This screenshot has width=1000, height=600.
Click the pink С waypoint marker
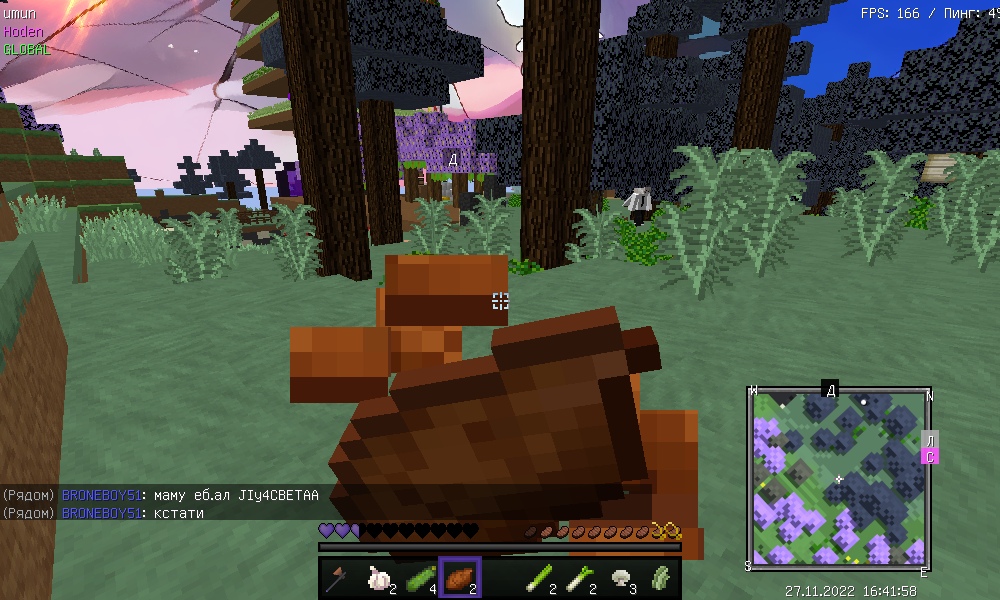929,457
